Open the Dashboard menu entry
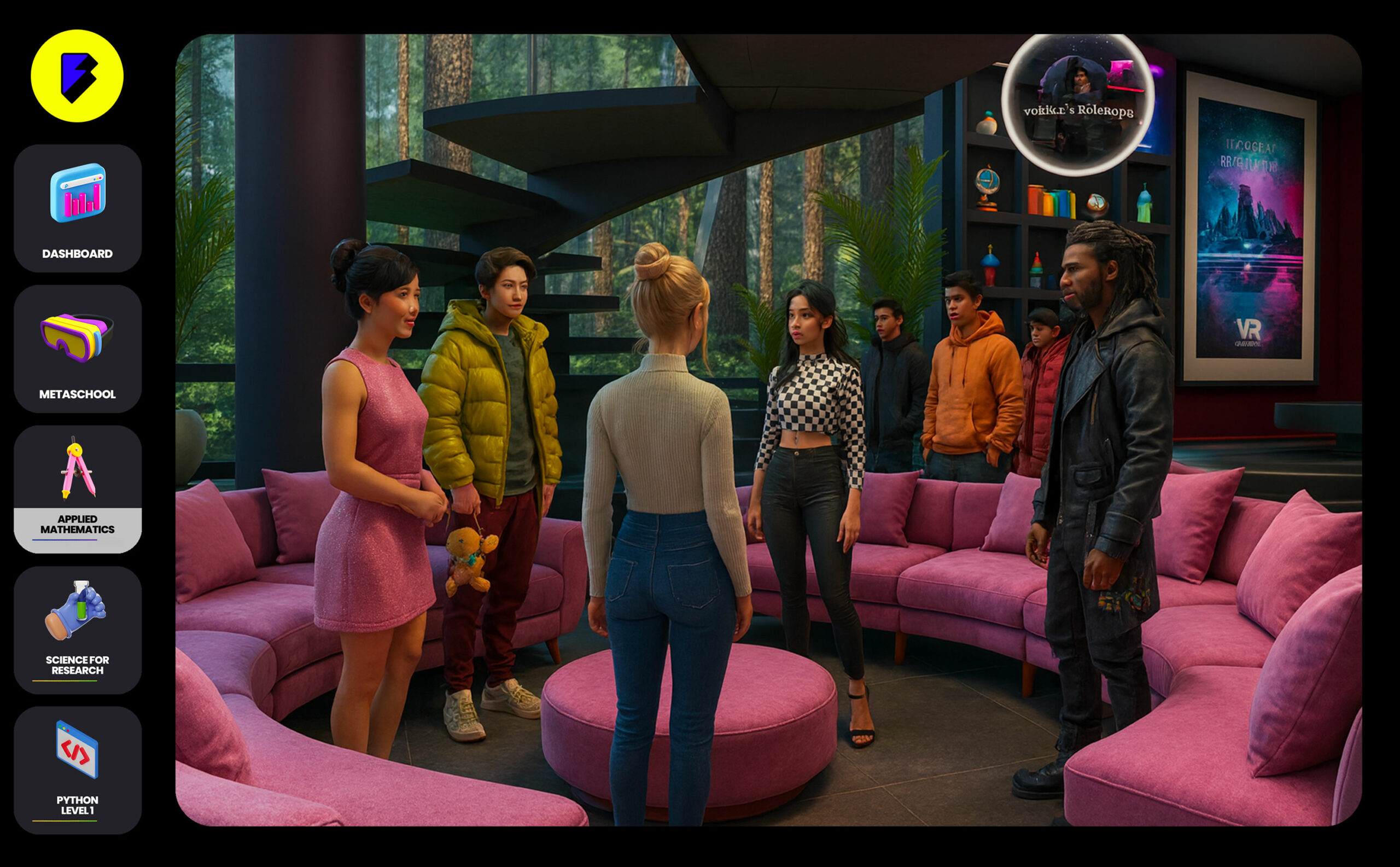Viewport: 1400px width, 867px height. tap(78, 208)
